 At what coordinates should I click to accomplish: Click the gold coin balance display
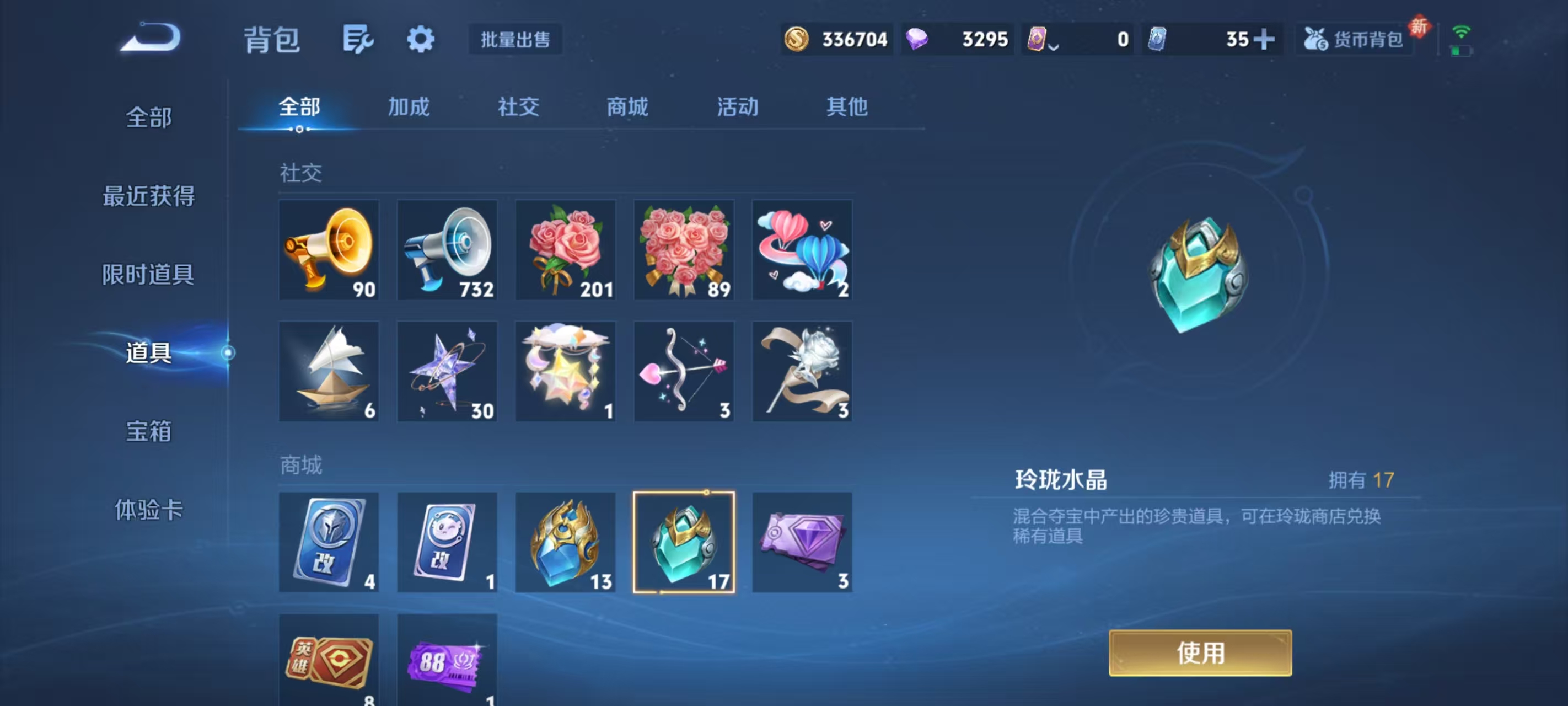coord(837,39)
